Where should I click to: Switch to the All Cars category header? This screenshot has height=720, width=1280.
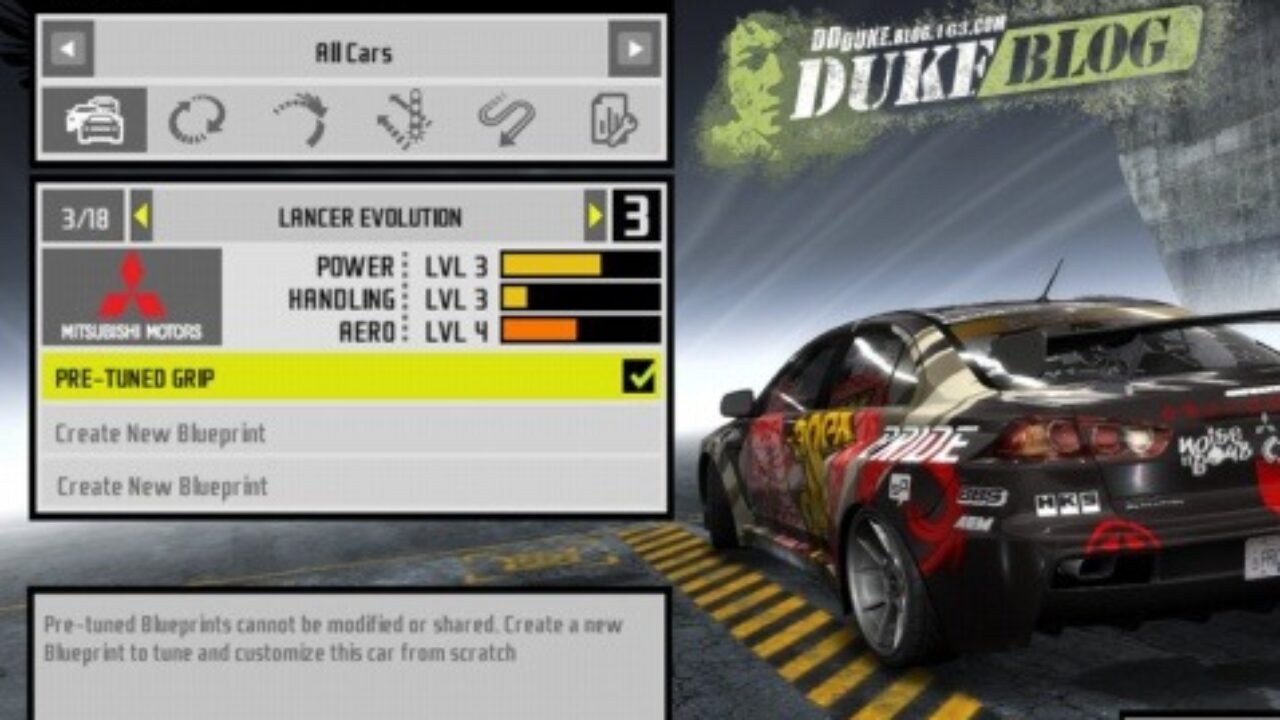point(350,51)
